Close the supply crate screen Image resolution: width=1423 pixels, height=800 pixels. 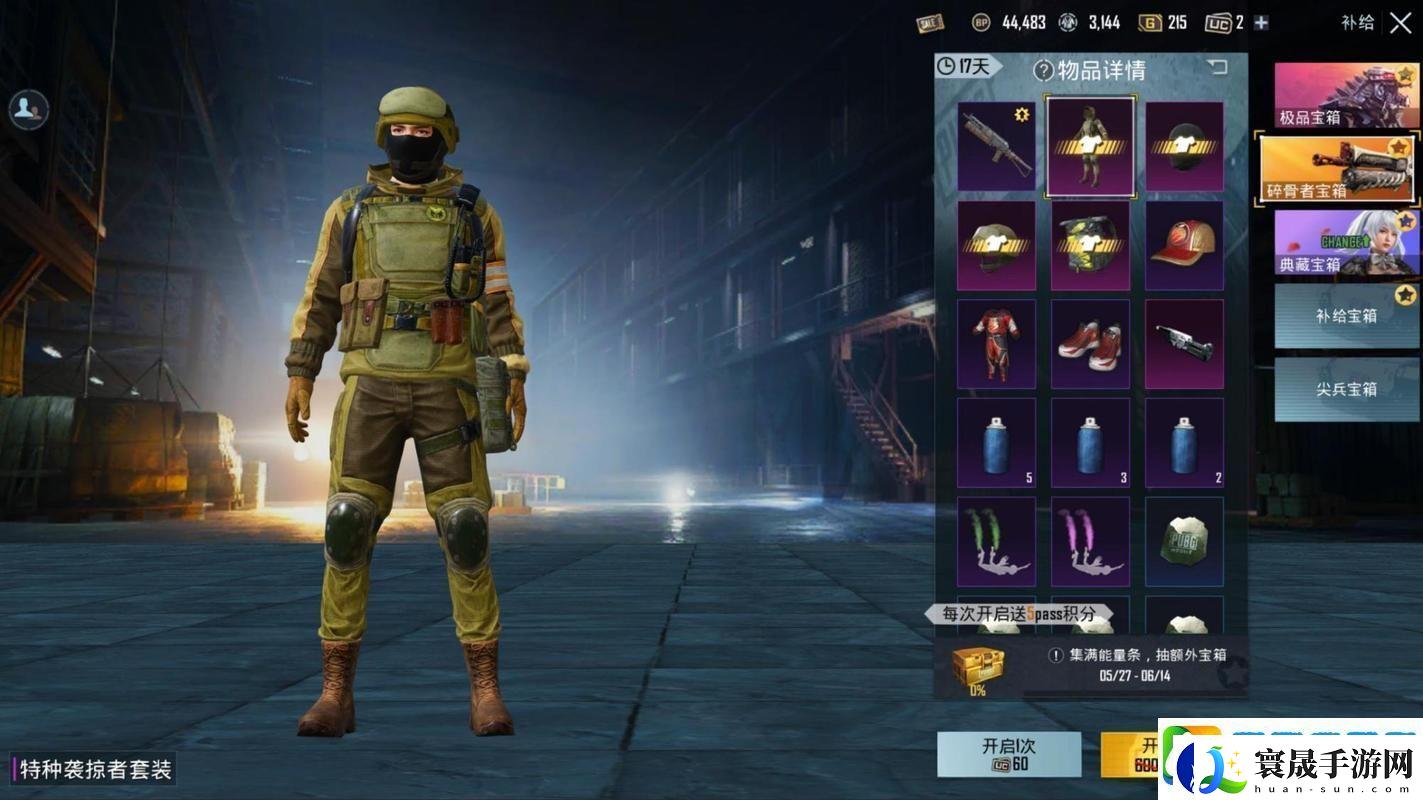coord(1400,23)
